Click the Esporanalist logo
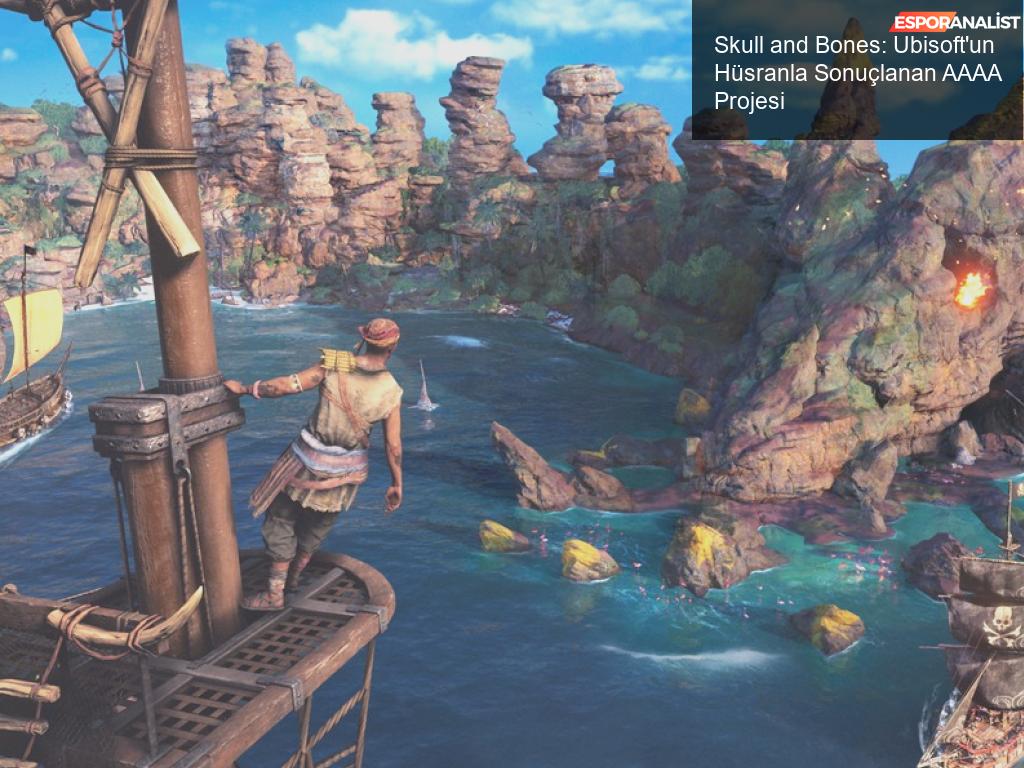Viewport: 1024px width, 768px height. [x=955, y=22]
